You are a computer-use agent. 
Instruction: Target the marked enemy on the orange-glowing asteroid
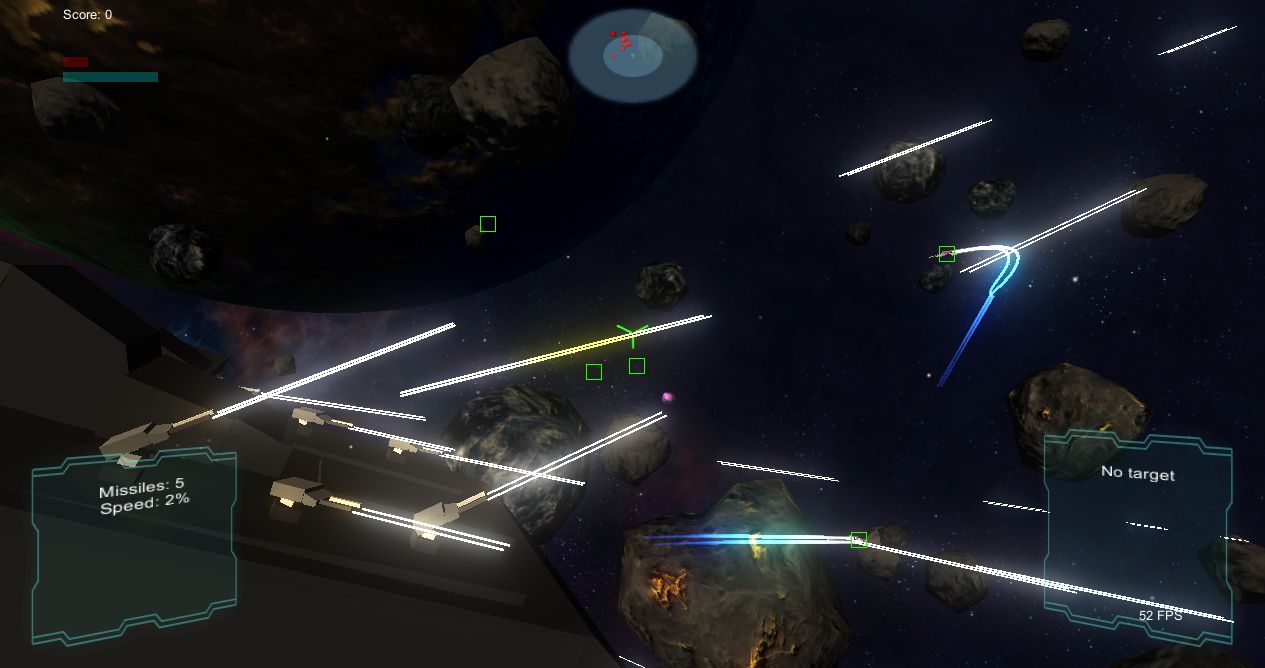[859, 540]
